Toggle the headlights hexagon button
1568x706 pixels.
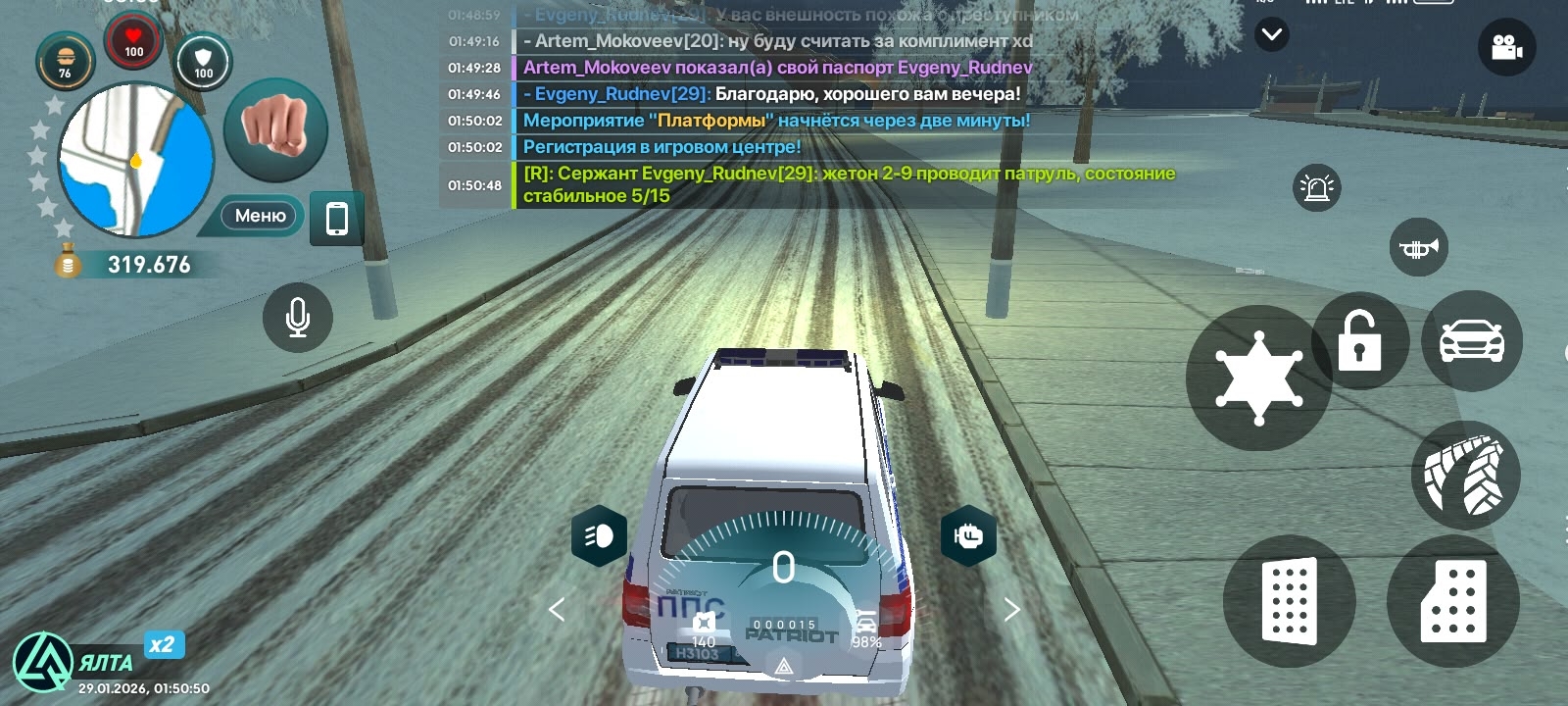pos(600,535)
